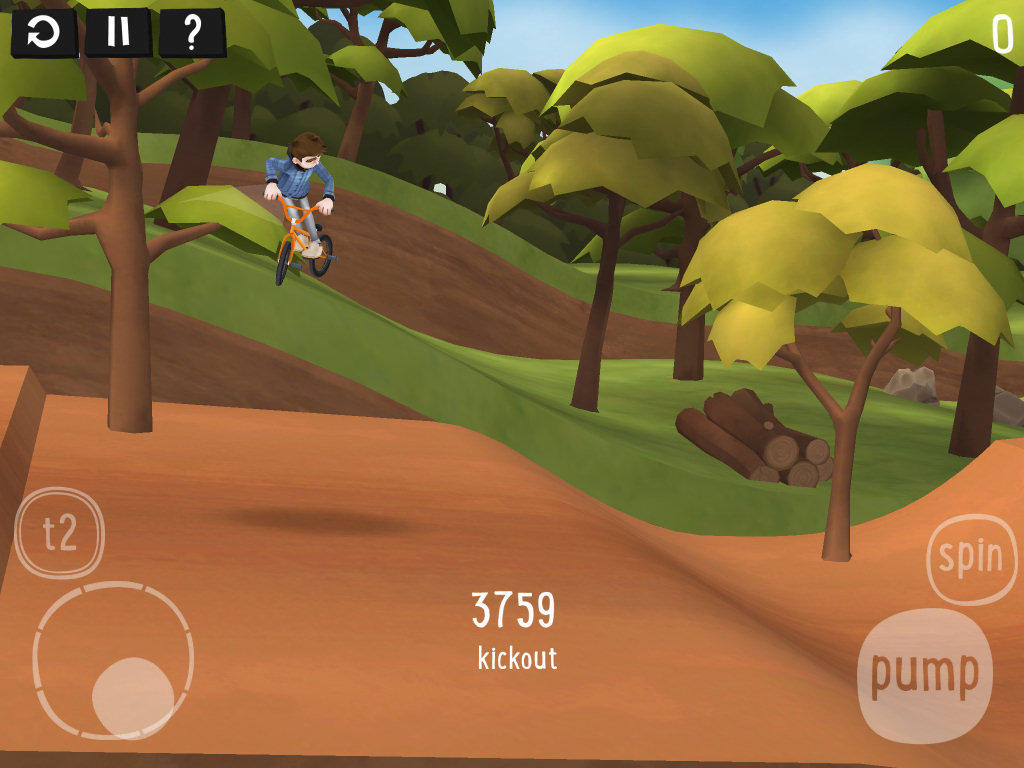Restart the run with the circular arrow button
The width and height of the screenshot is (1024, 768).
(x=44, y=33)
